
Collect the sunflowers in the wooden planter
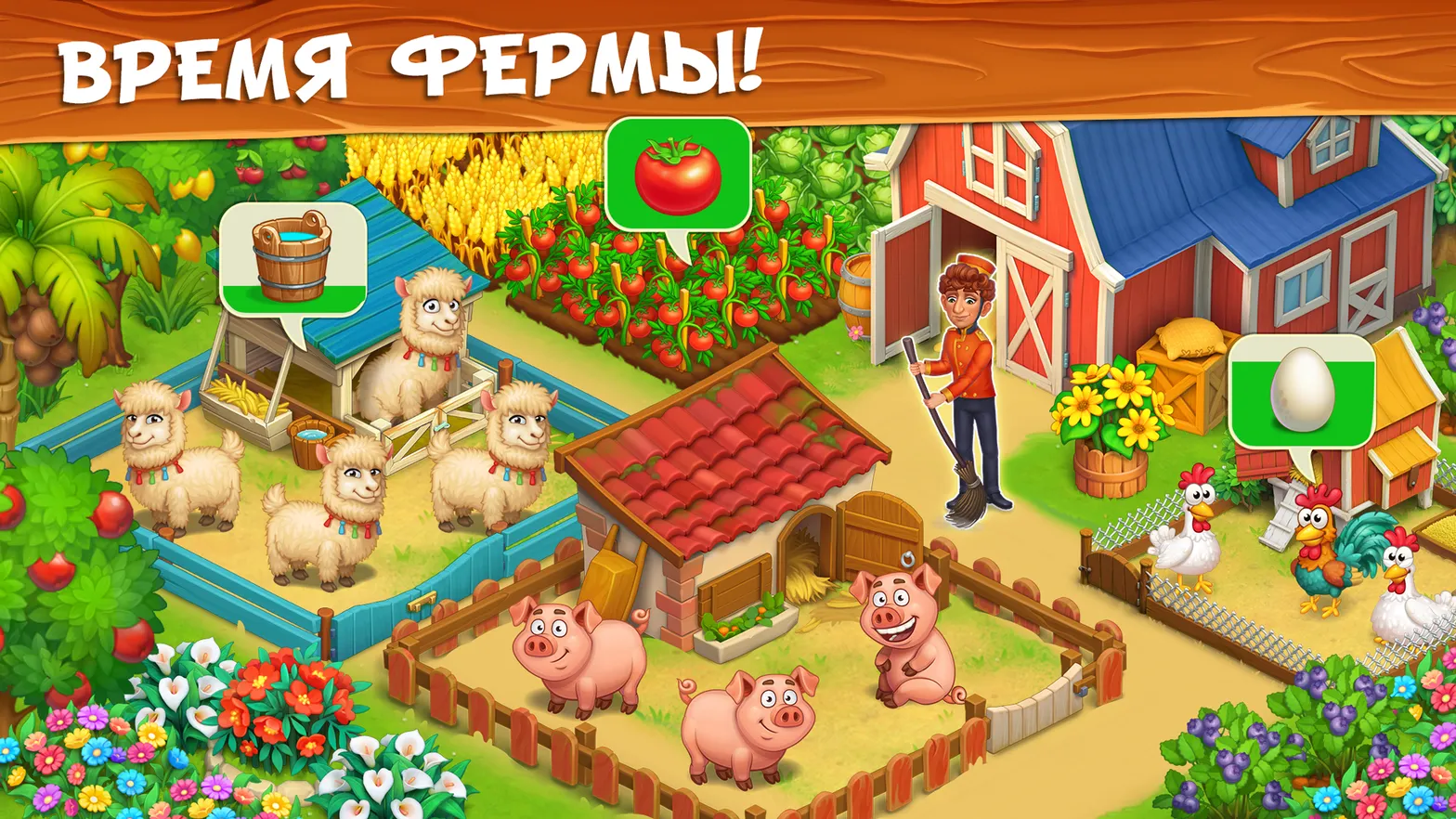pos(1107,409)
